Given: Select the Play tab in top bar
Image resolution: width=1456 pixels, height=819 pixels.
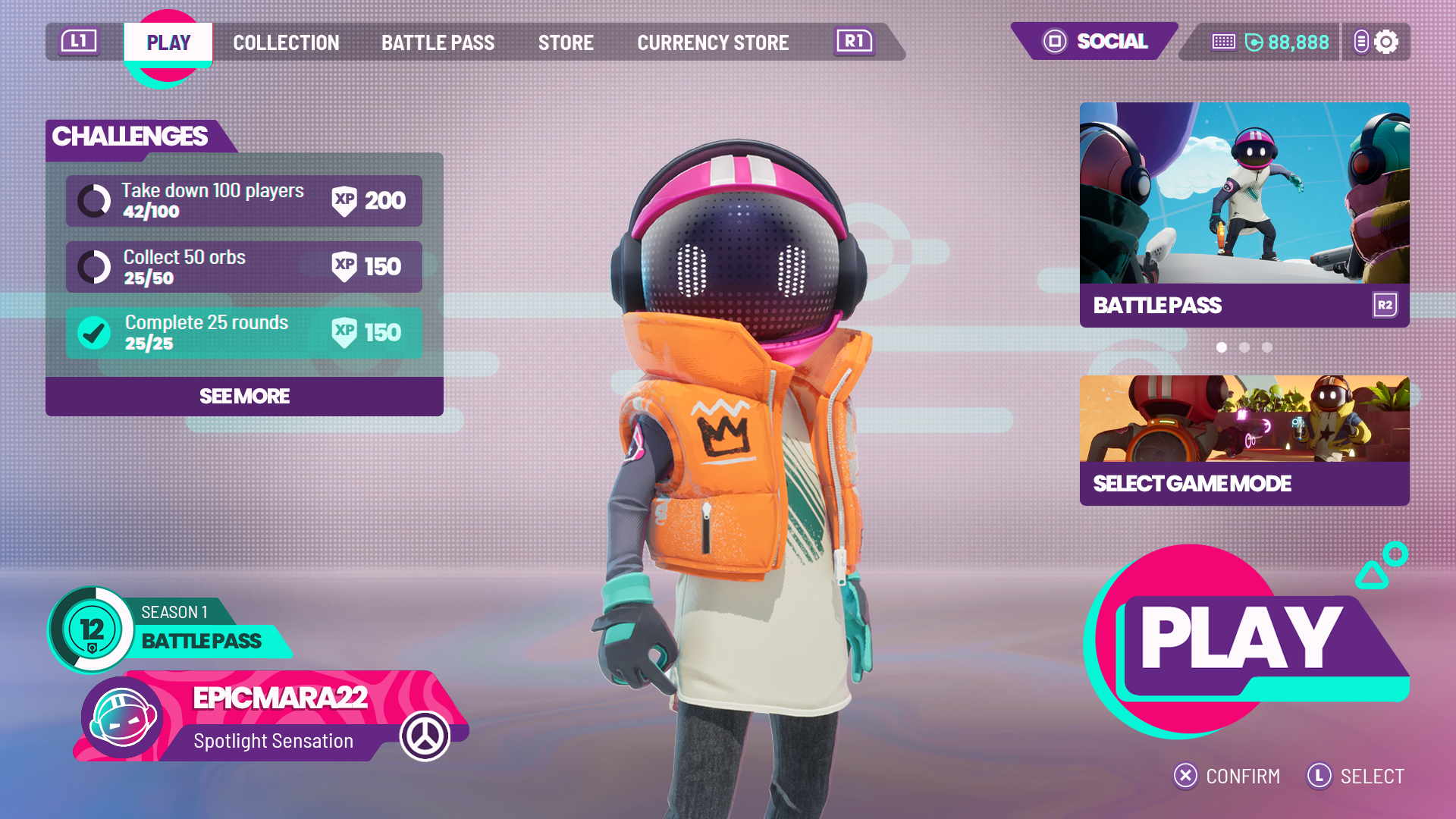Looking at the screenshot, I should (168, 42).
